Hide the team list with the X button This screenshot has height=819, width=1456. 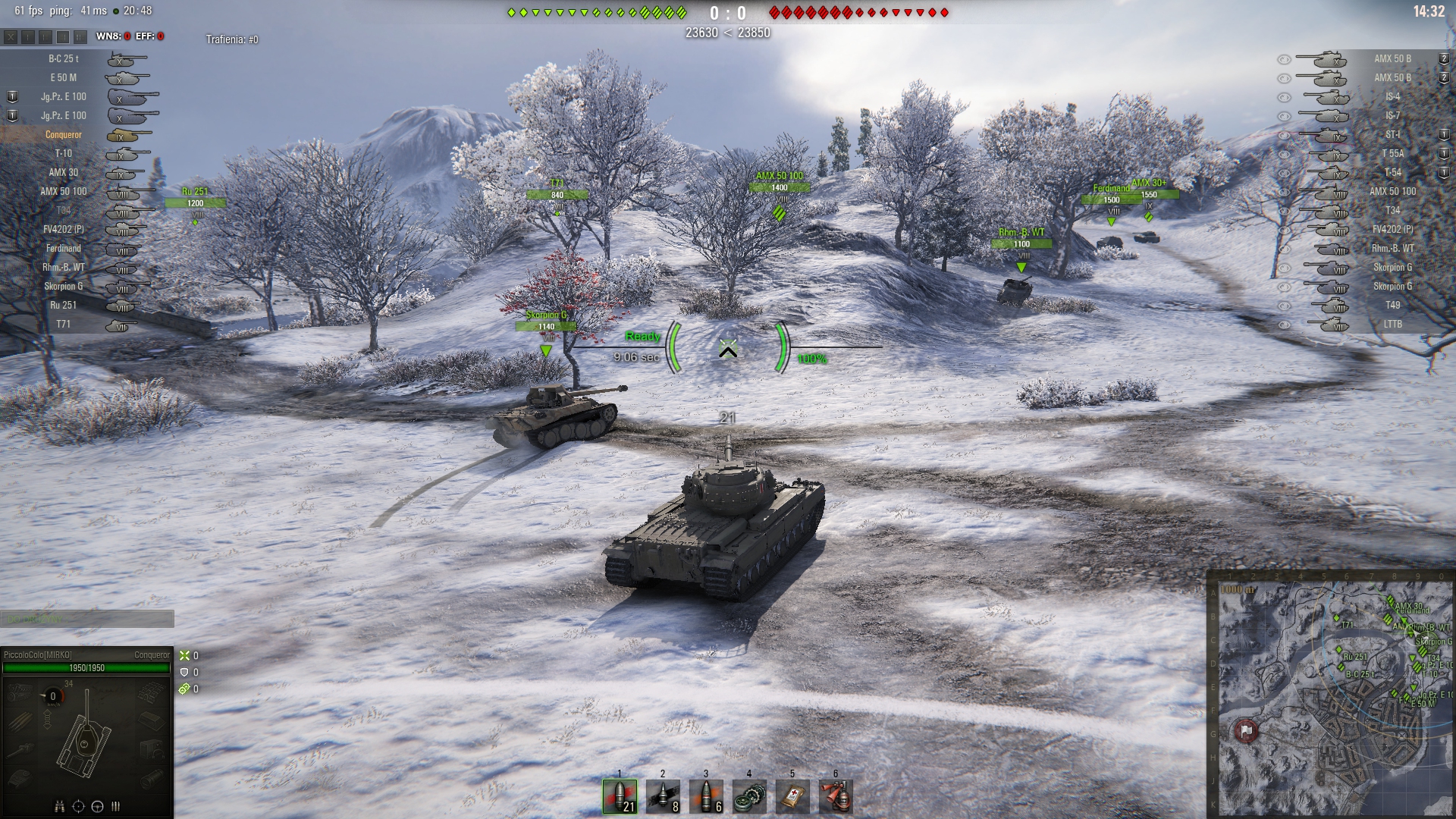tap(11, 36)
